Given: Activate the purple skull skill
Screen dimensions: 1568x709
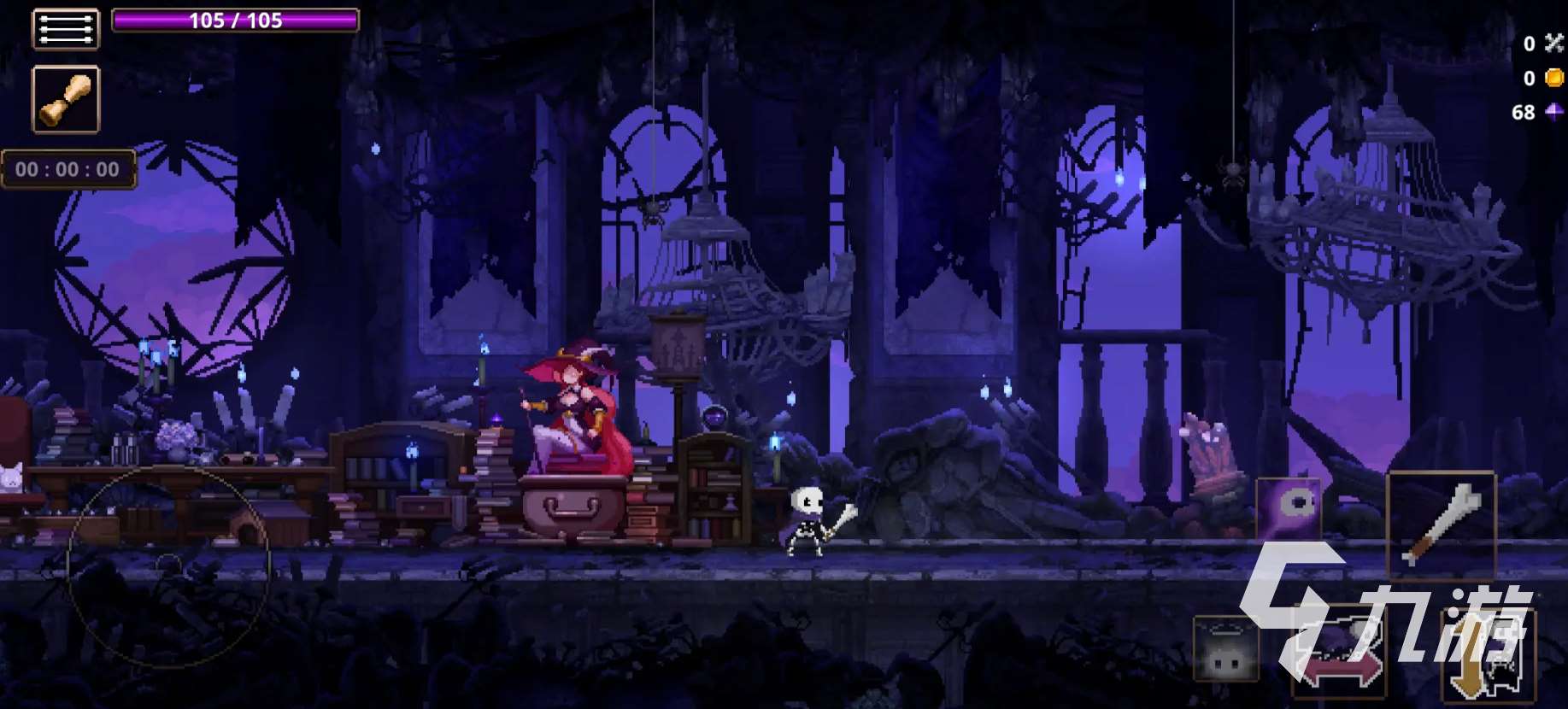Looking at the screenshot, I should [1289, 509].
